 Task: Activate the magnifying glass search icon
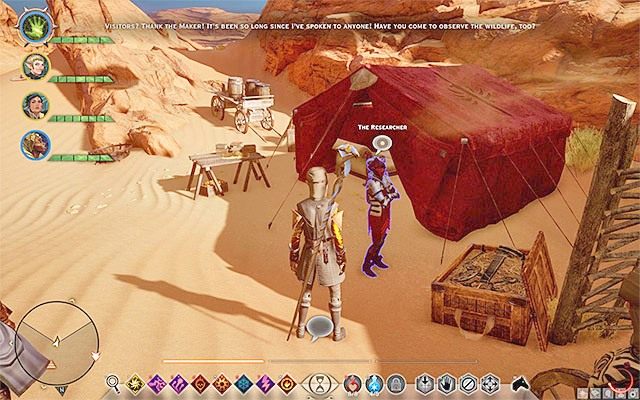[111, 382]
